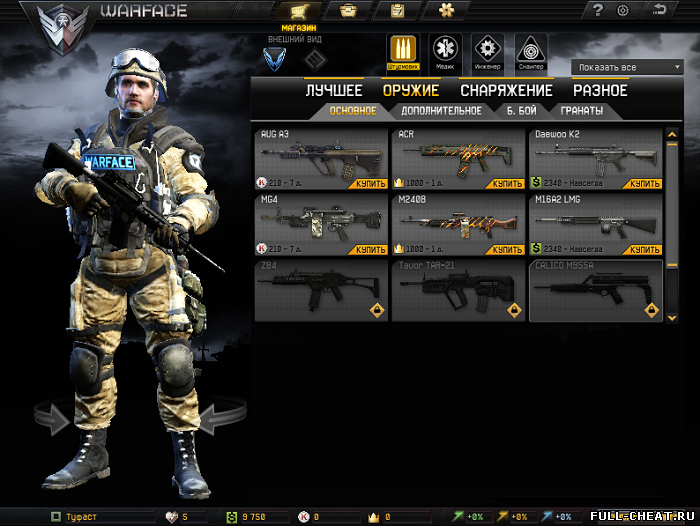
Task: Buy the M16A2 LMG
Action: [x=645, y=248]
